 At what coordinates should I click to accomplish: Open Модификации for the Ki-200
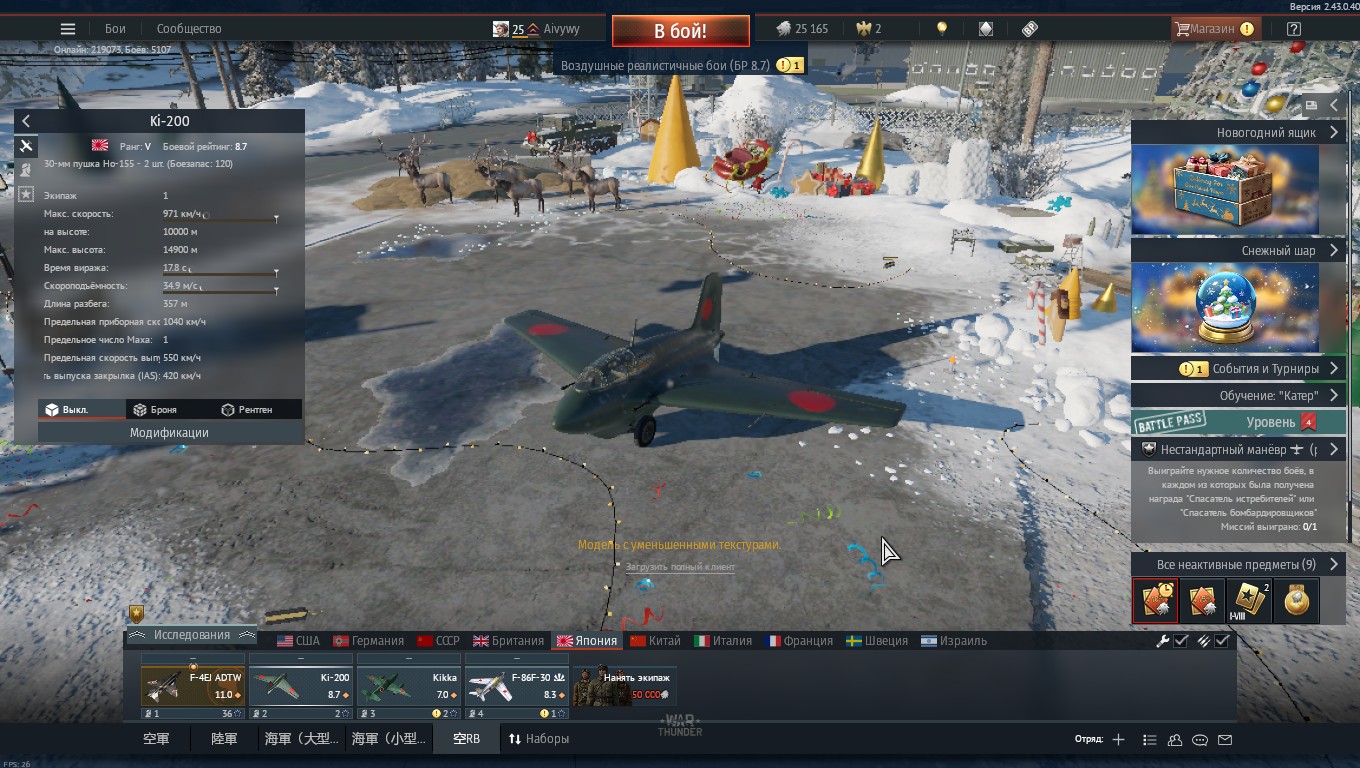[x=169, y=433]
